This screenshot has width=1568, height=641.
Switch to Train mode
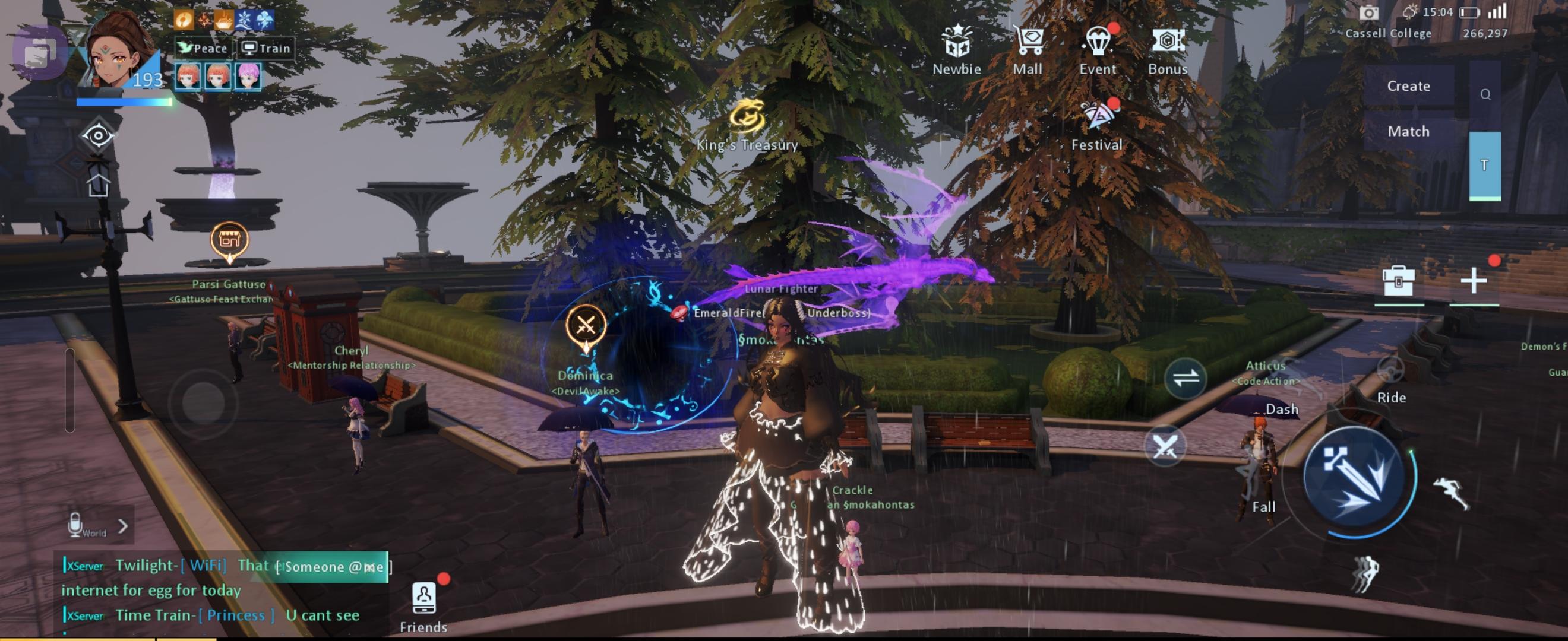265,48
